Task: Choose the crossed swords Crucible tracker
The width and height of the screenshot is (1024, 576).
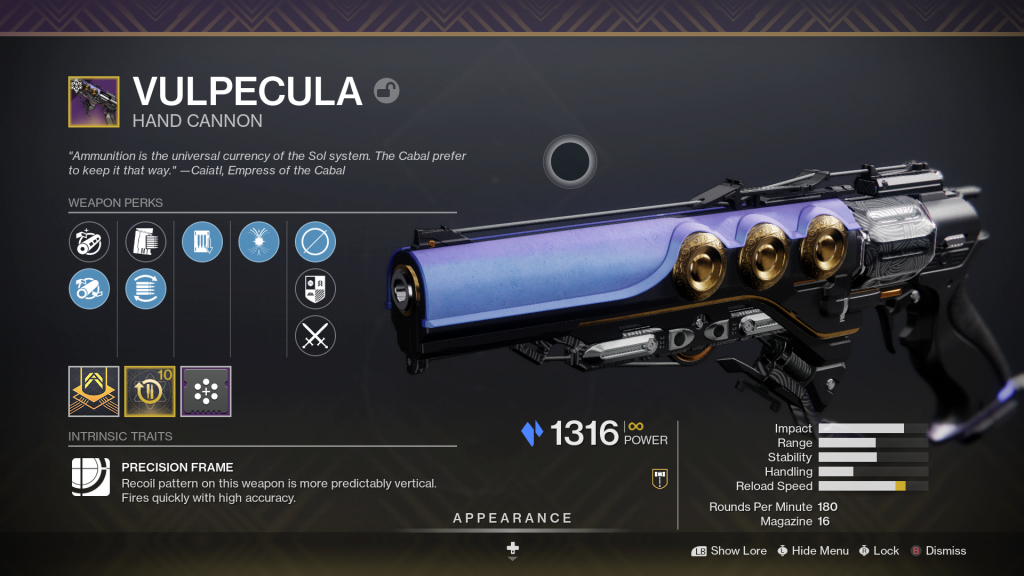Action: [x=315, y=335]
